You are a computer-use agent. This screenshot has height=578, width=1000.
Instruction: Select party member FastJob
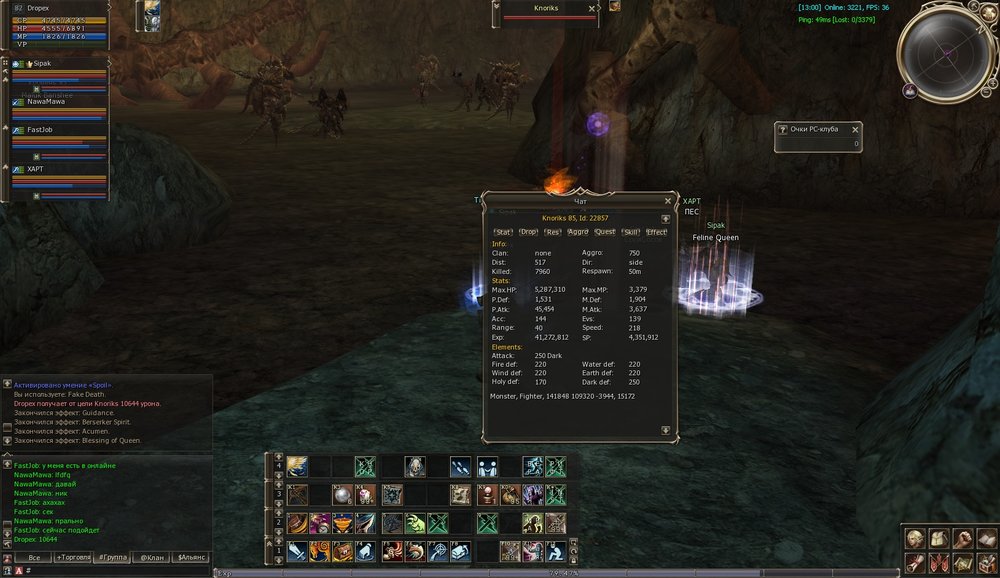pyautogui.click(x=40, y=129)
